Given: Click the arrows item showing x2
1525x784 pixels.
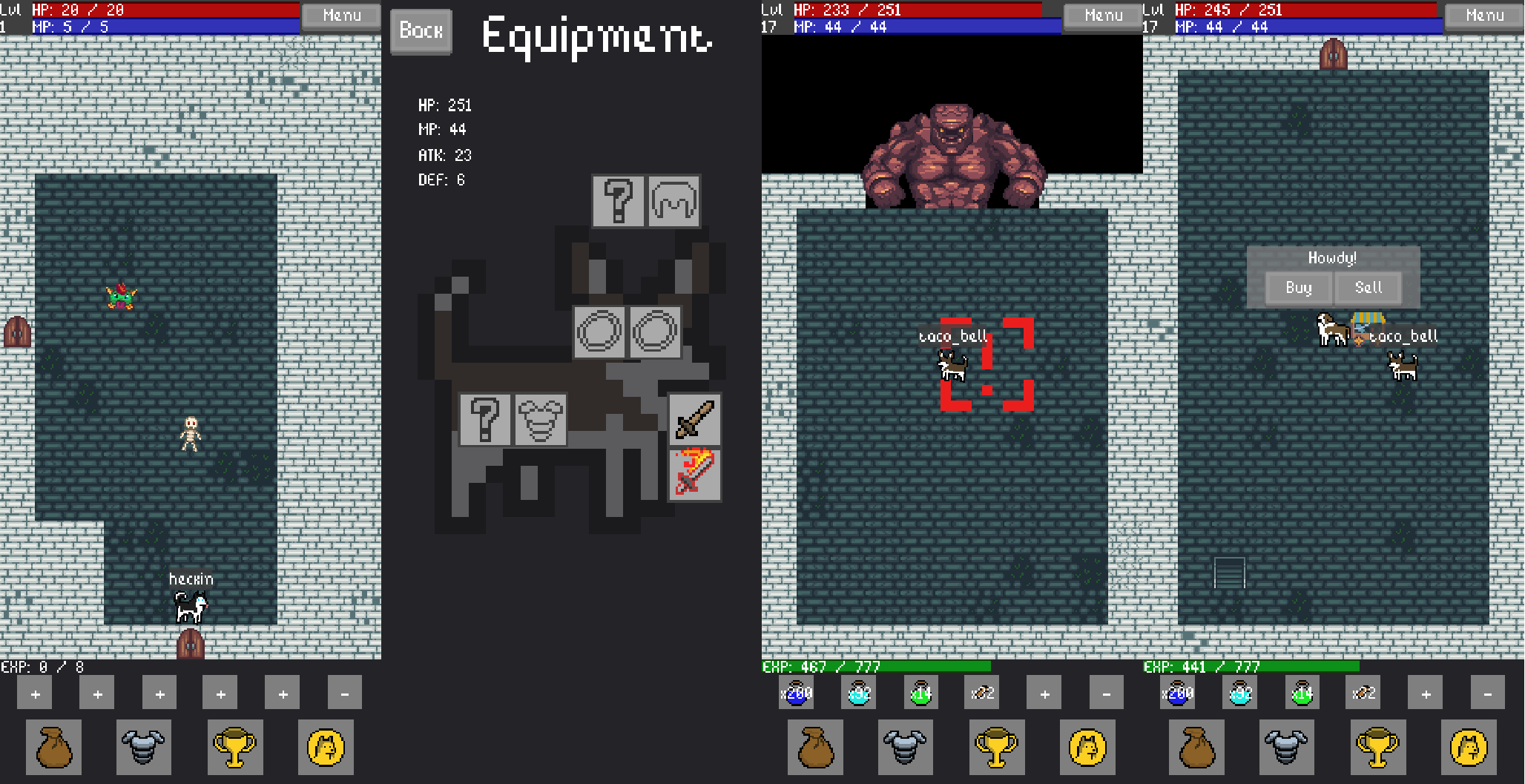Looking at the screenshot, I should tap(984, 693).
